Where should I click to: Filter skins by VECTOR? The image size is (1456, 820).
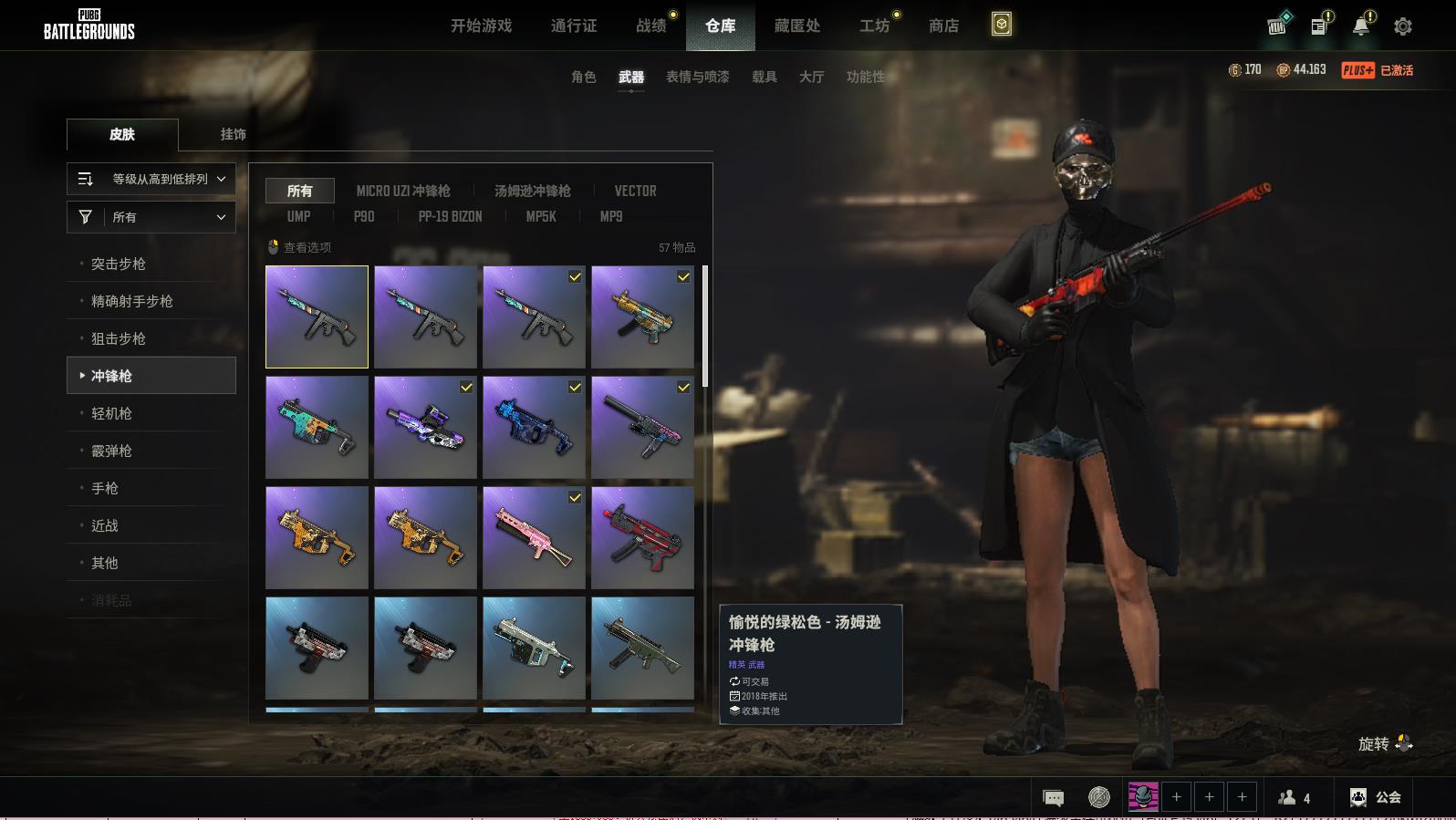pyautogui.click(x=635, y=191)
